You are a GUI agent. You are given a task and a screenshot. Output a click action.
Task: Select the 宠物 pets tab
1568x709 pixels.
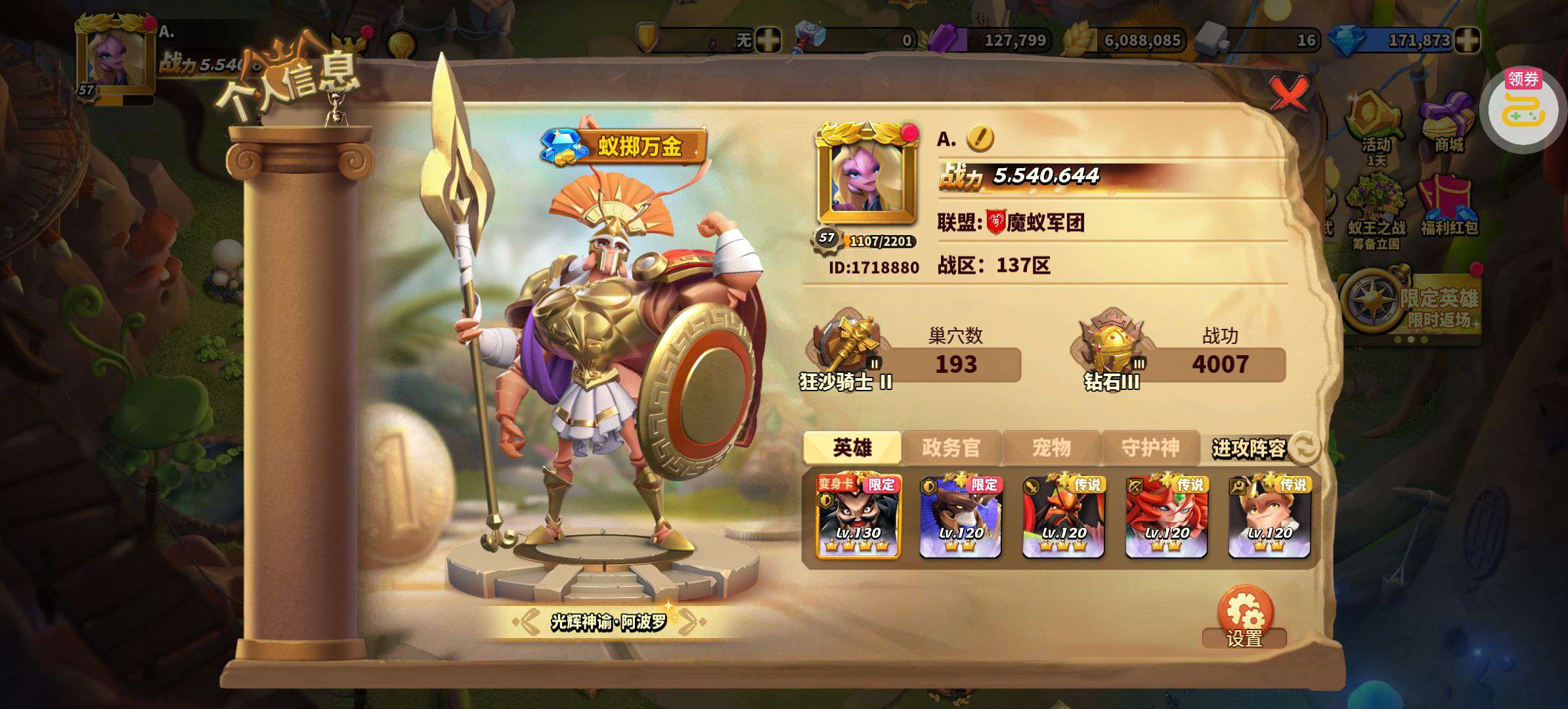tap(1051, 448)
